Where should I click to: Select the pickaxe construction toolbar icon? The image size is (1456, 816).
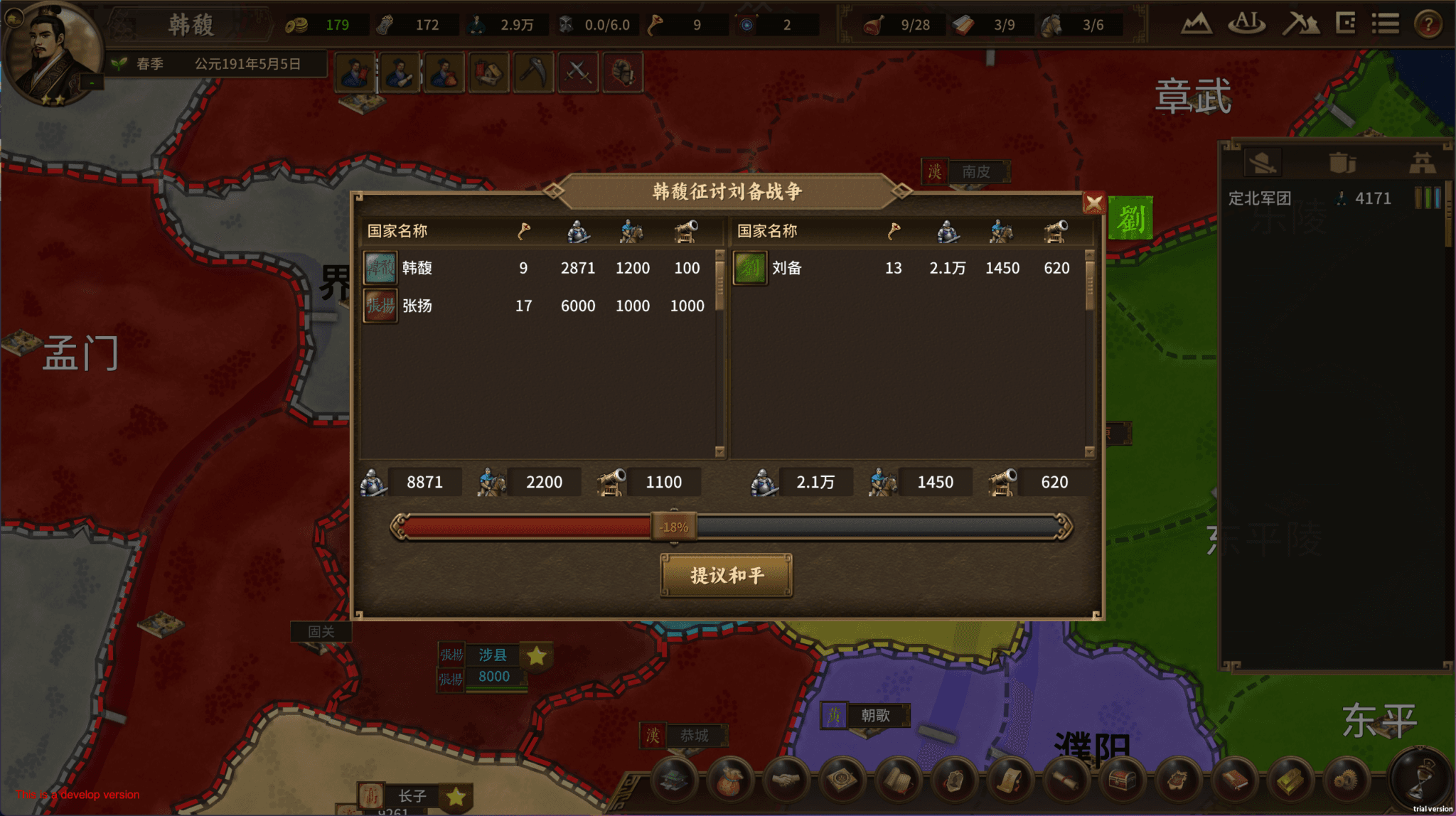click(533, 71)
